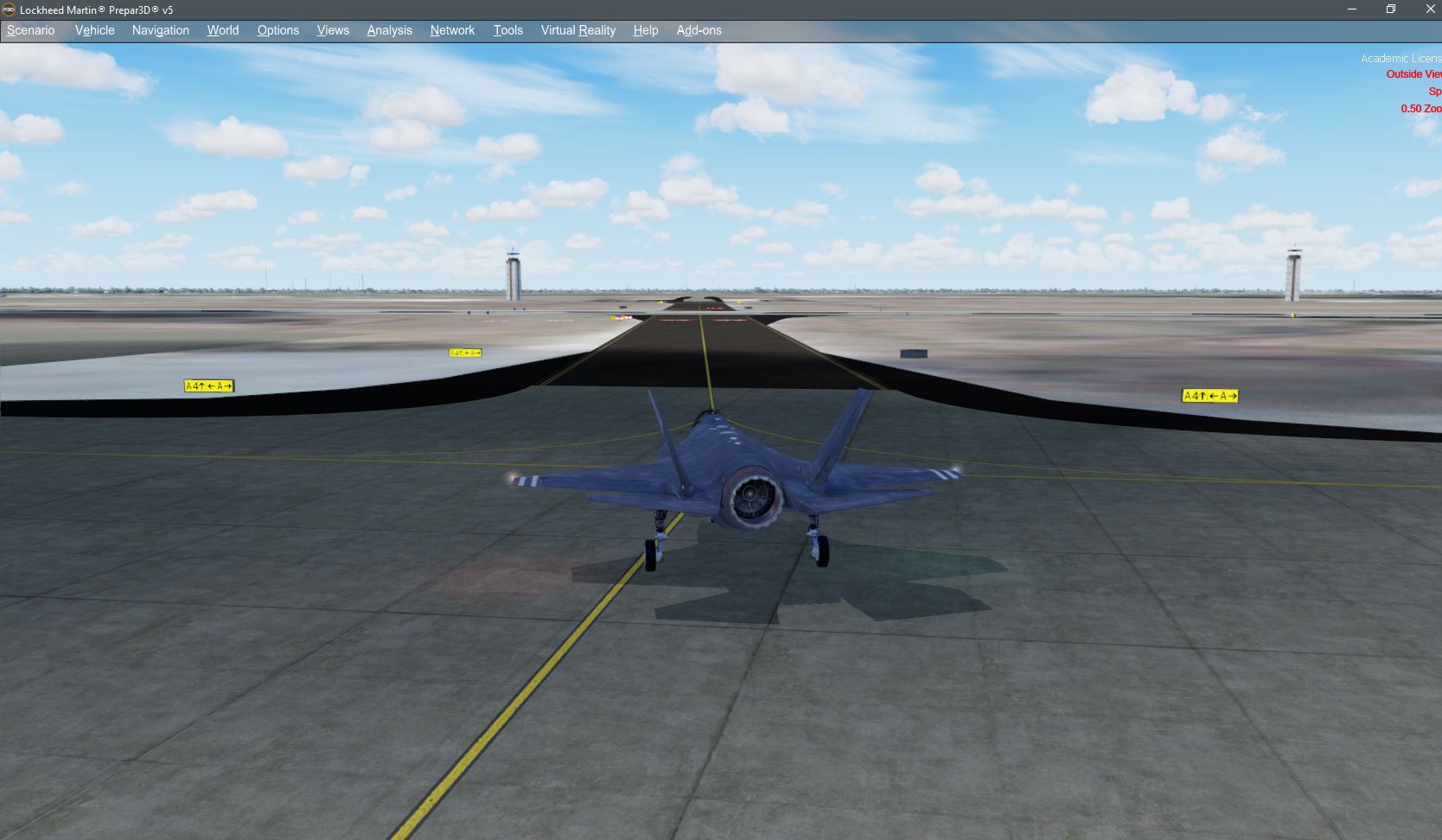This screenshot has width=1442, height=840.
Task: Open the Tools menu
Action: click(x=507, y=30)
